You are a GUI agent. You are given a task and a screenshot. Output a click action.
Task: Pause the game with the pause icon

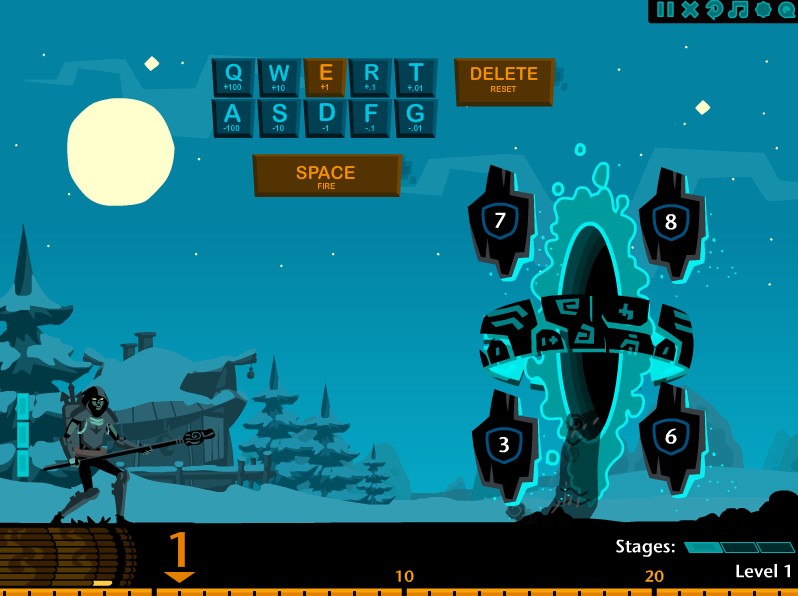666,10
